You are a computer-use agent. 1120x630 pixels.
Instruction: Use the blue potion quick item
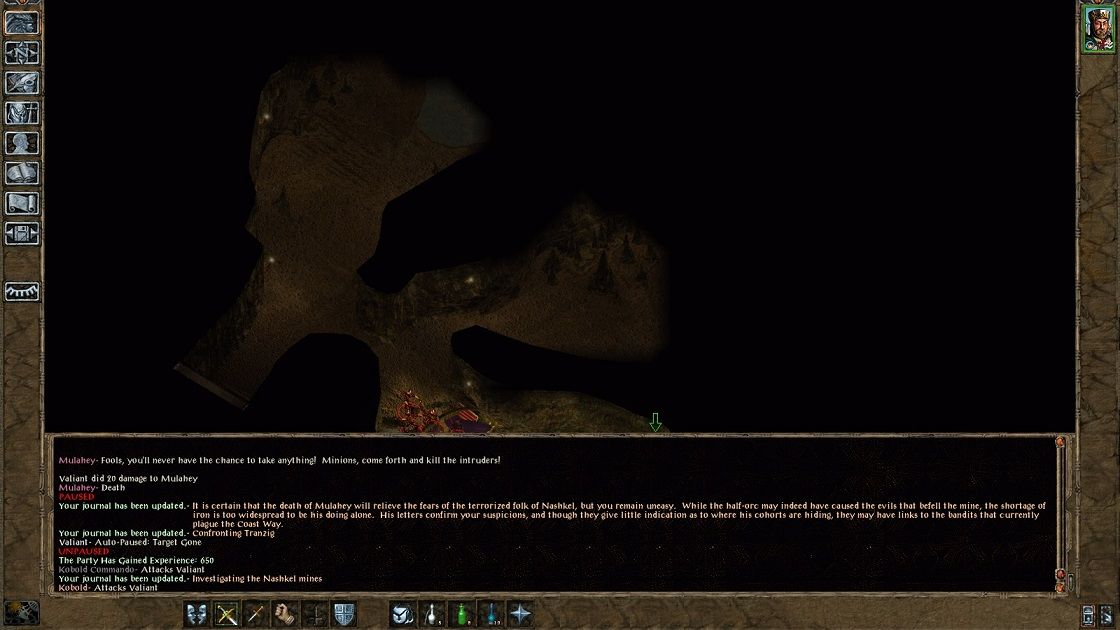[491, 613]
